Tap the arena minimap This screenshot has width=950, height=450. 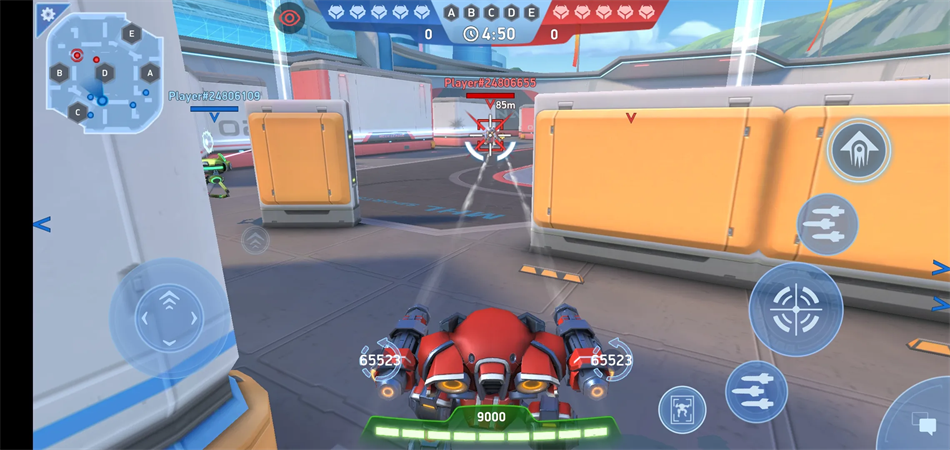104,74
